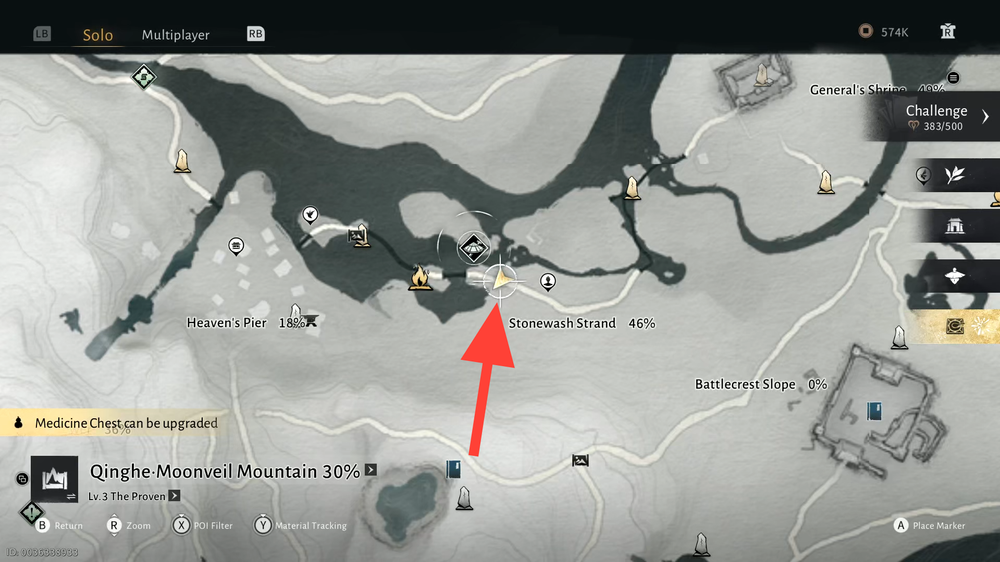Select the person pin near Stonewash Strand

(548, 281)
